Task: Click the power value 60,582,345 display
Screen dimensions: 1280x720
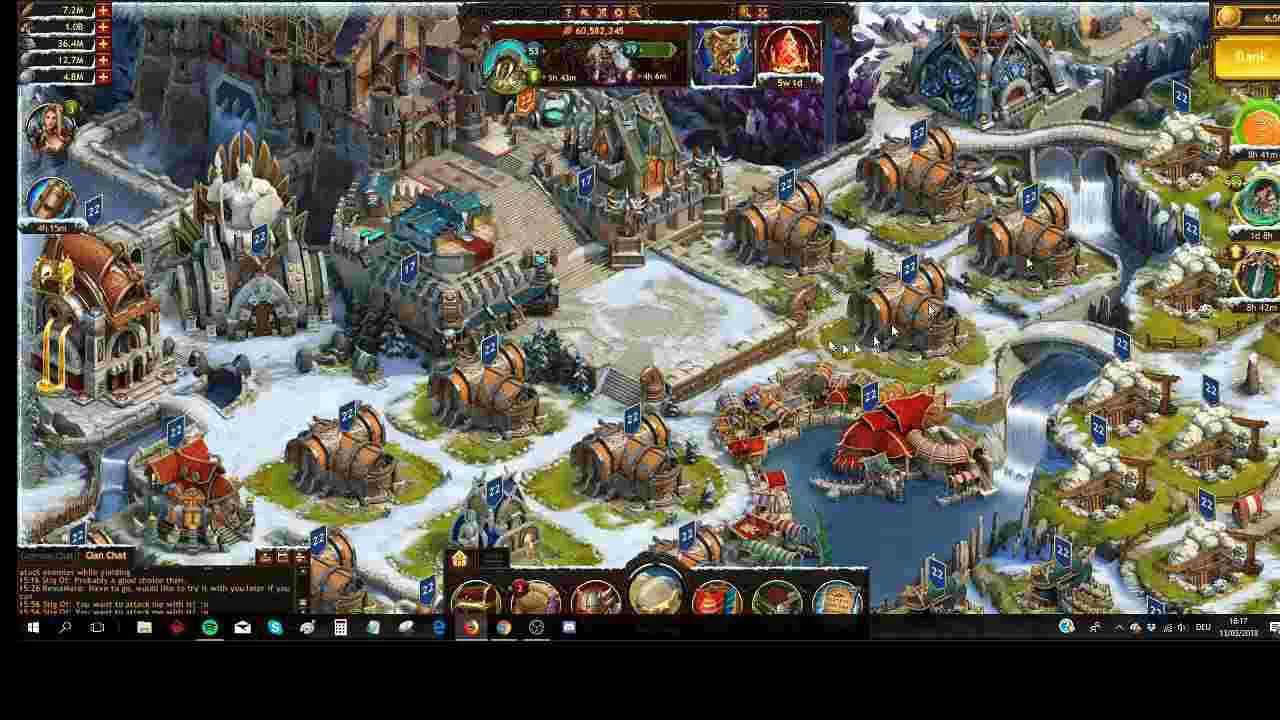Action: click(x=600, y=30)
